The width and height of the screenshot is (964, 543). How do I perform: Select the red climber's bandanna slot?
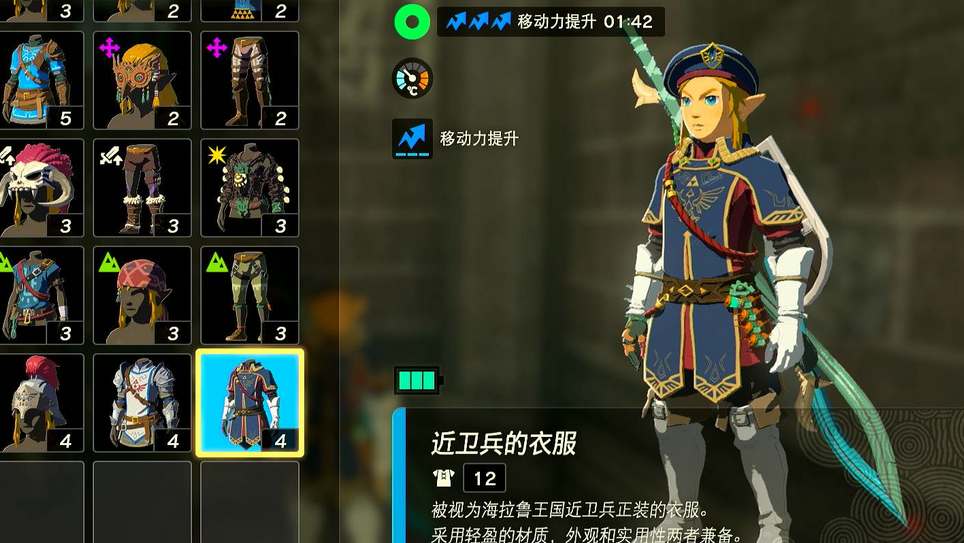pos(142,296)
